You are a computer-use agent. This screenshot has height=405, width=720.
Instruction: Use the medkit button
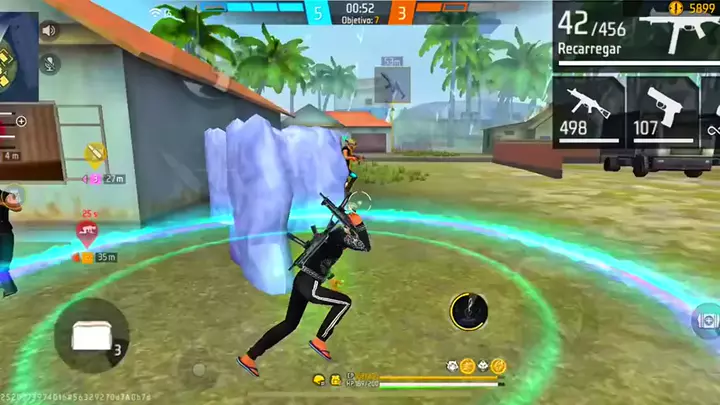click(x=706, y=320)
